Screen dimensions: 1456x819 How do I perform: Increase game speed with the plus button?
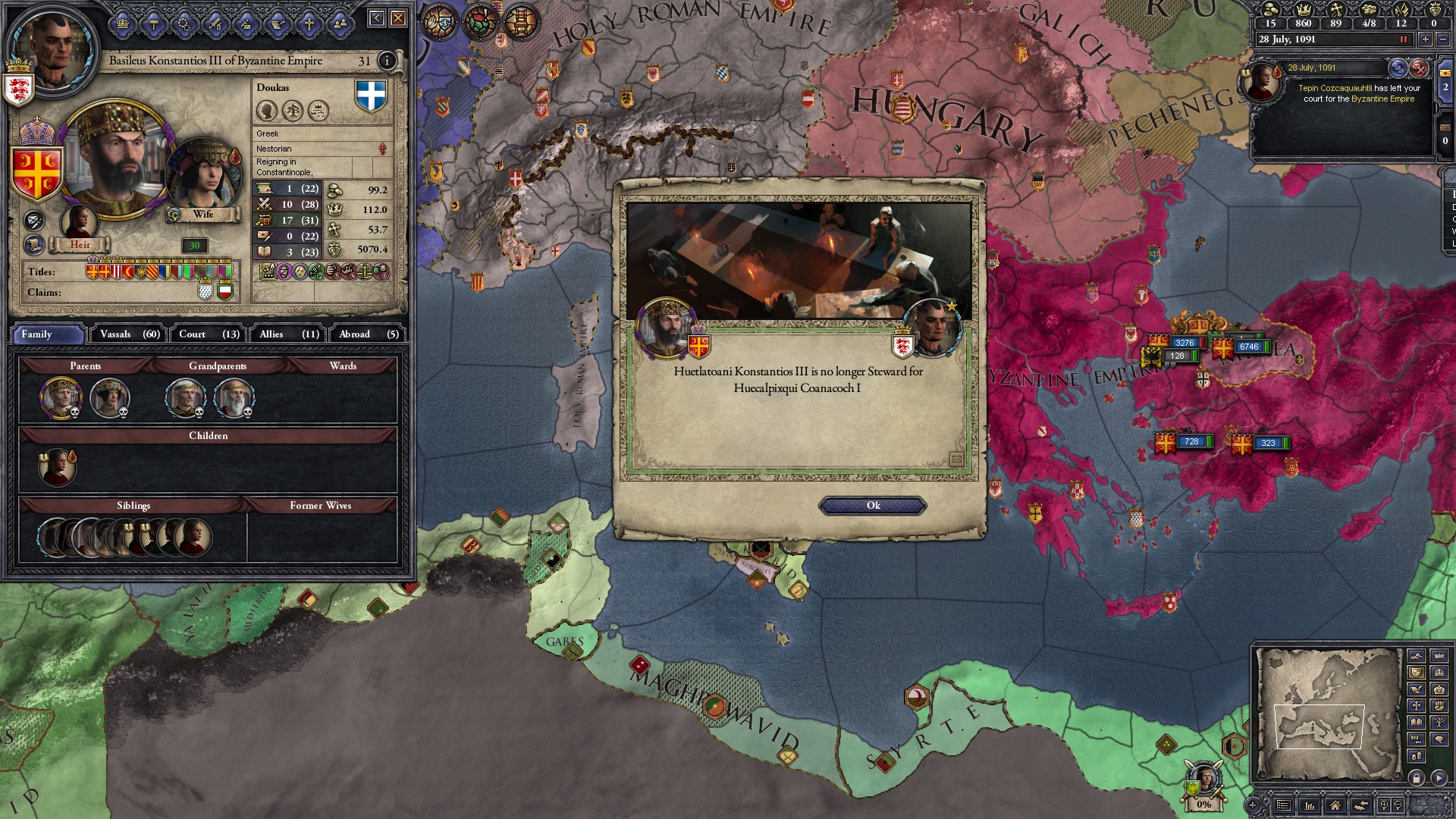(1425, 39)
